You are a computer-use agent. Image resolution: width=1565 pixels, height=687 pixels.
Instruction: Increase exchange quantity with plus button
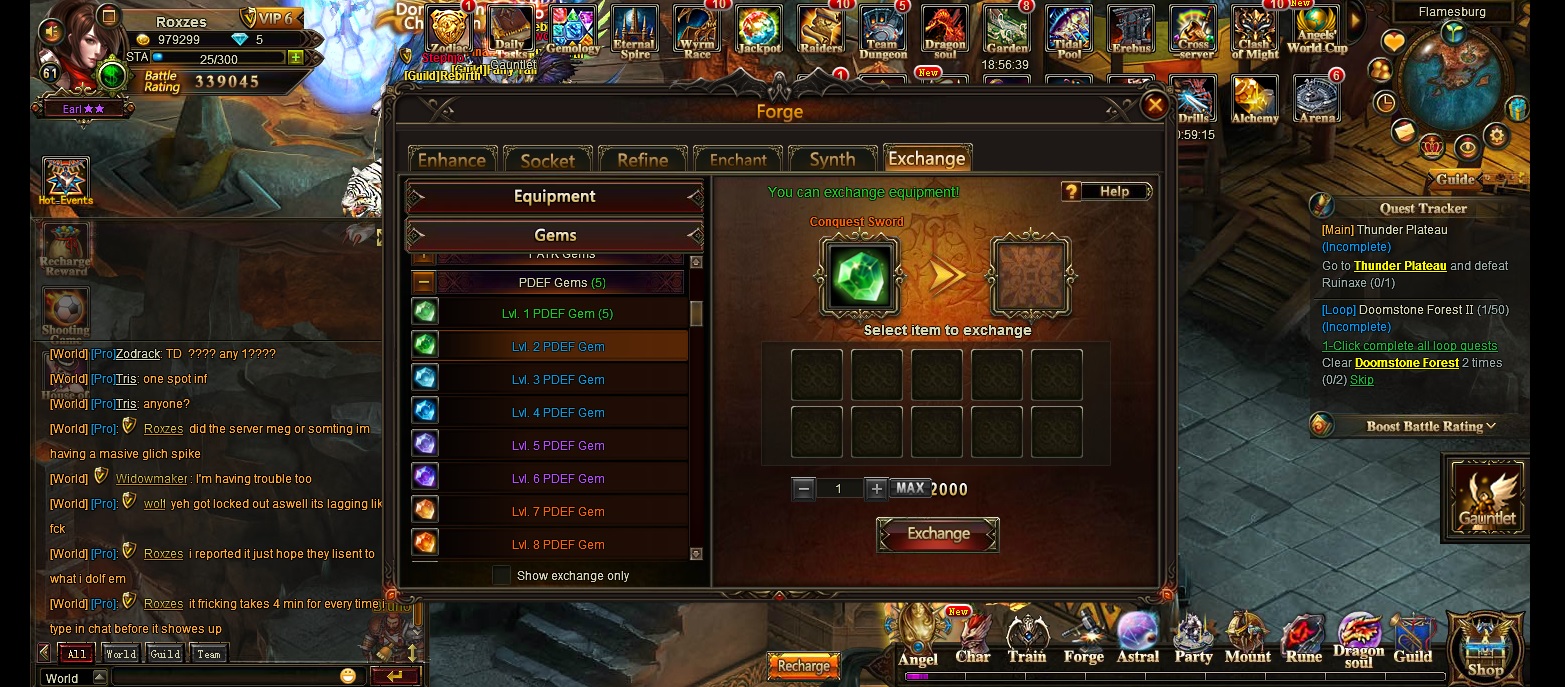point(876,489)
